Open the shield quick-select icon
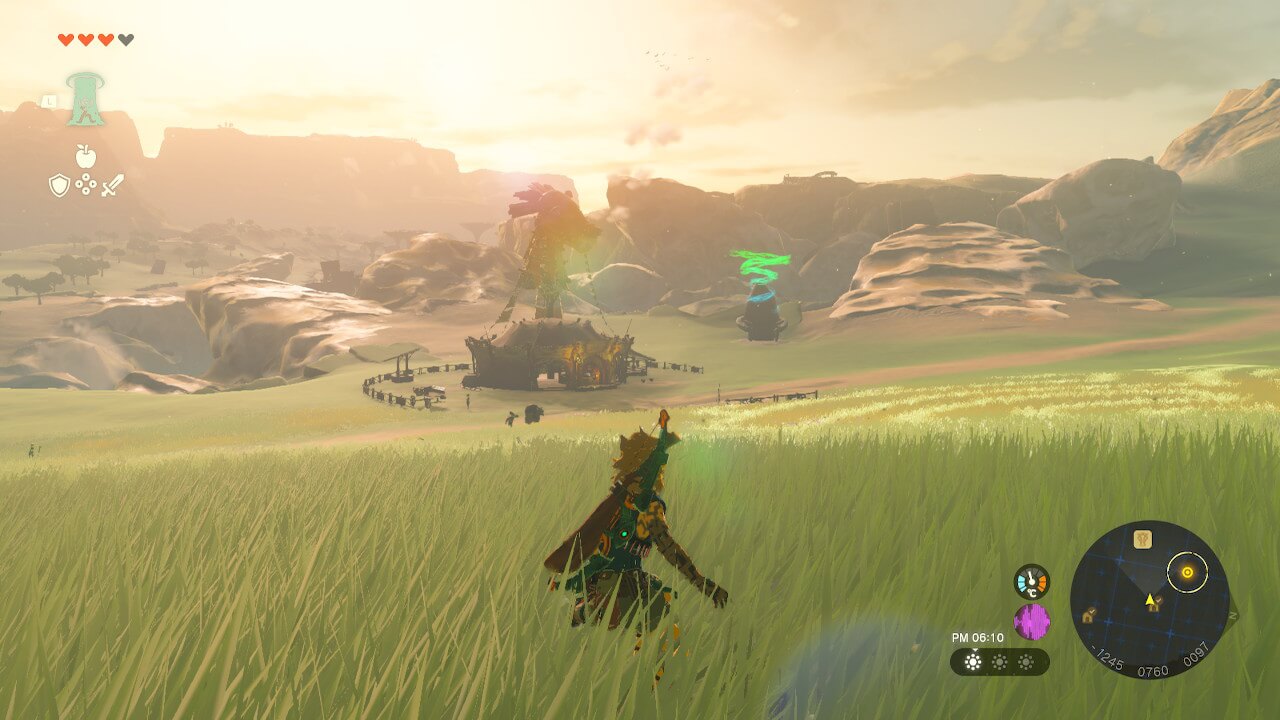The image size is (1280, 720). (x=59, y=185)
